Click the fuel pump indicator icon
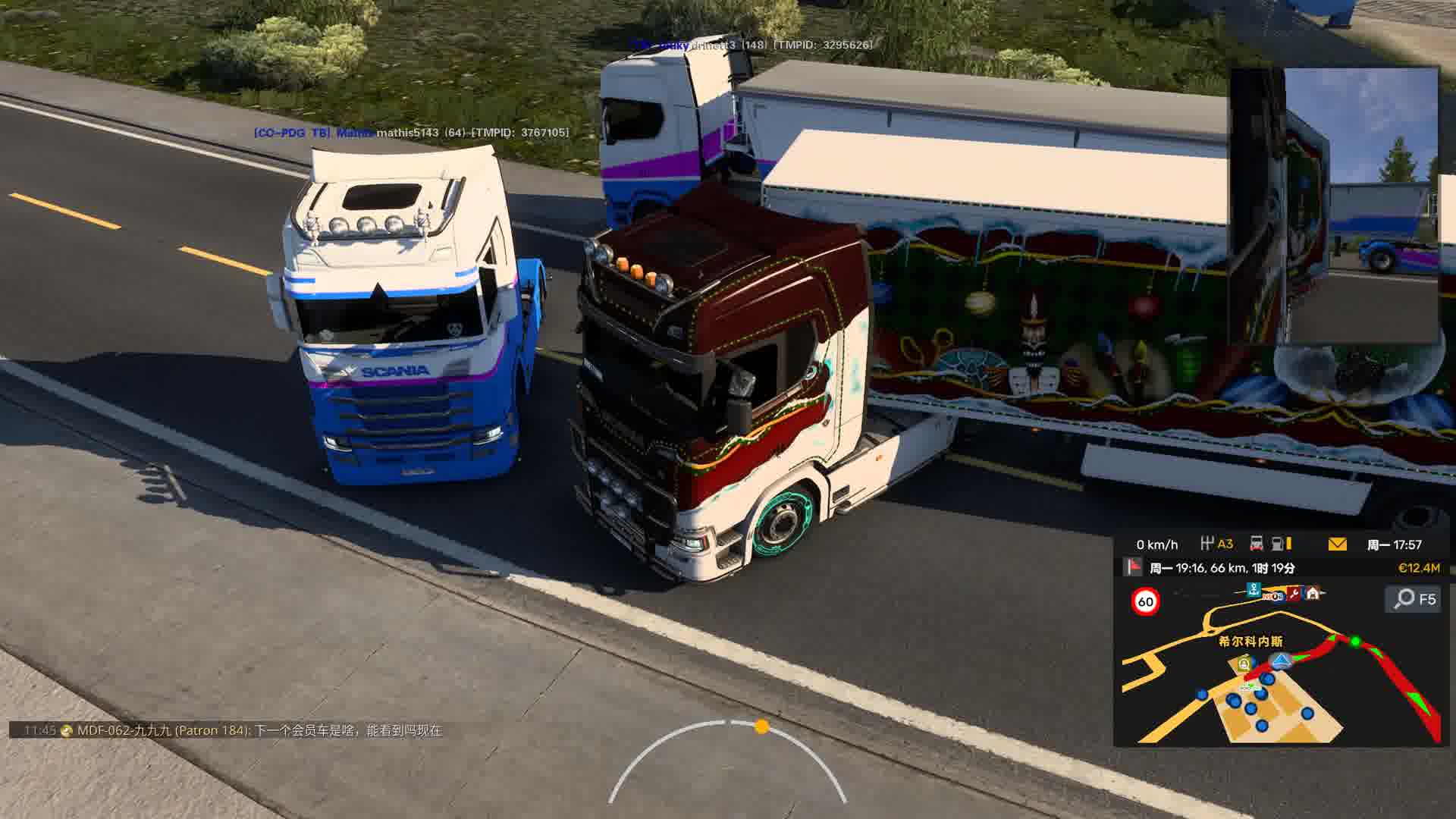 (x=1279, y=544)
